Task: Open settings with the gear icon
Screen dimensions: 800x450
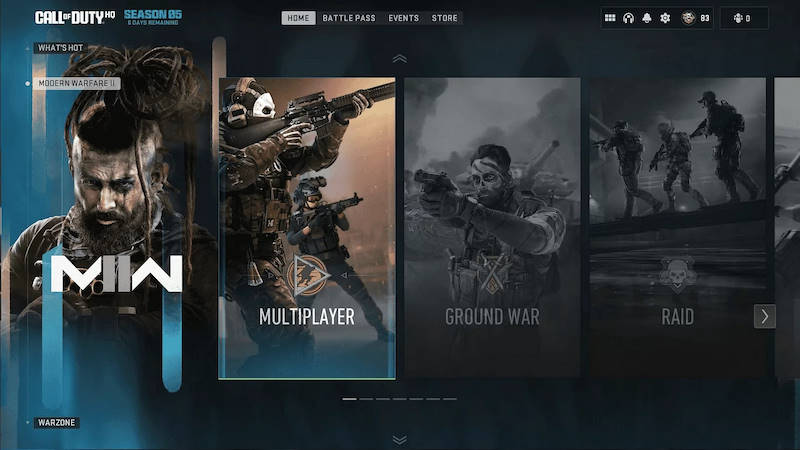Action: pyautogui.click(x=665, y=18)
